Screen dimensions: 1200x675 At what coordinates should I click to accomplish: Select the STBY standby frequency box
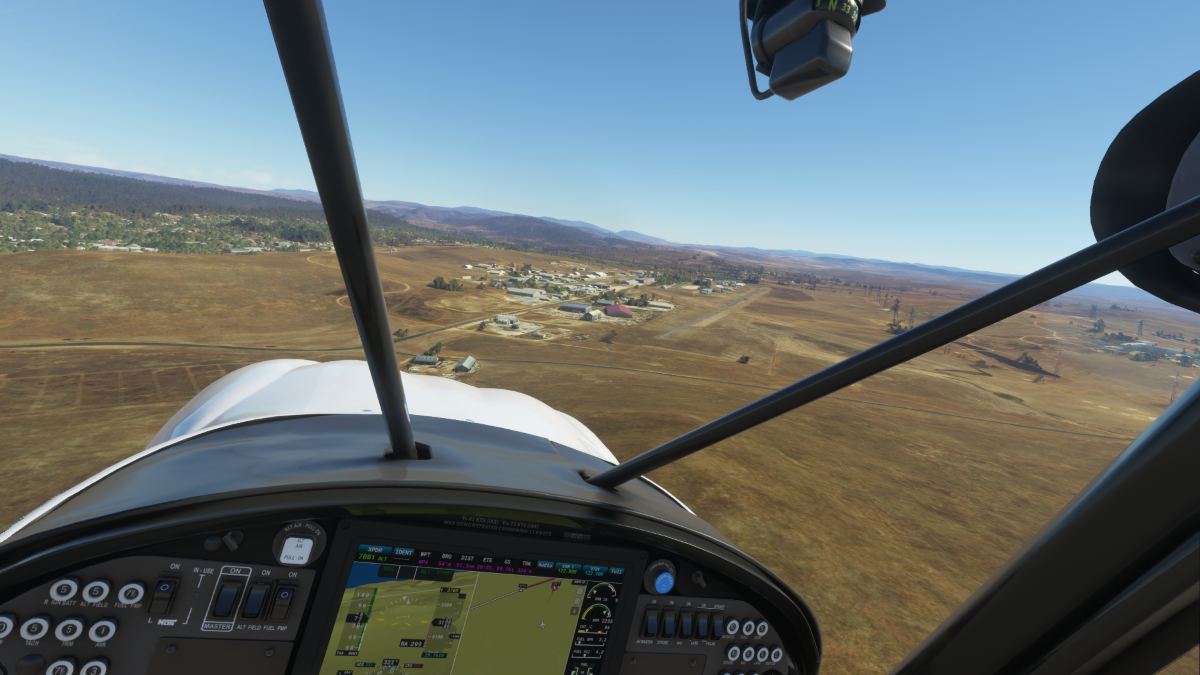click(x=594, y=571)
